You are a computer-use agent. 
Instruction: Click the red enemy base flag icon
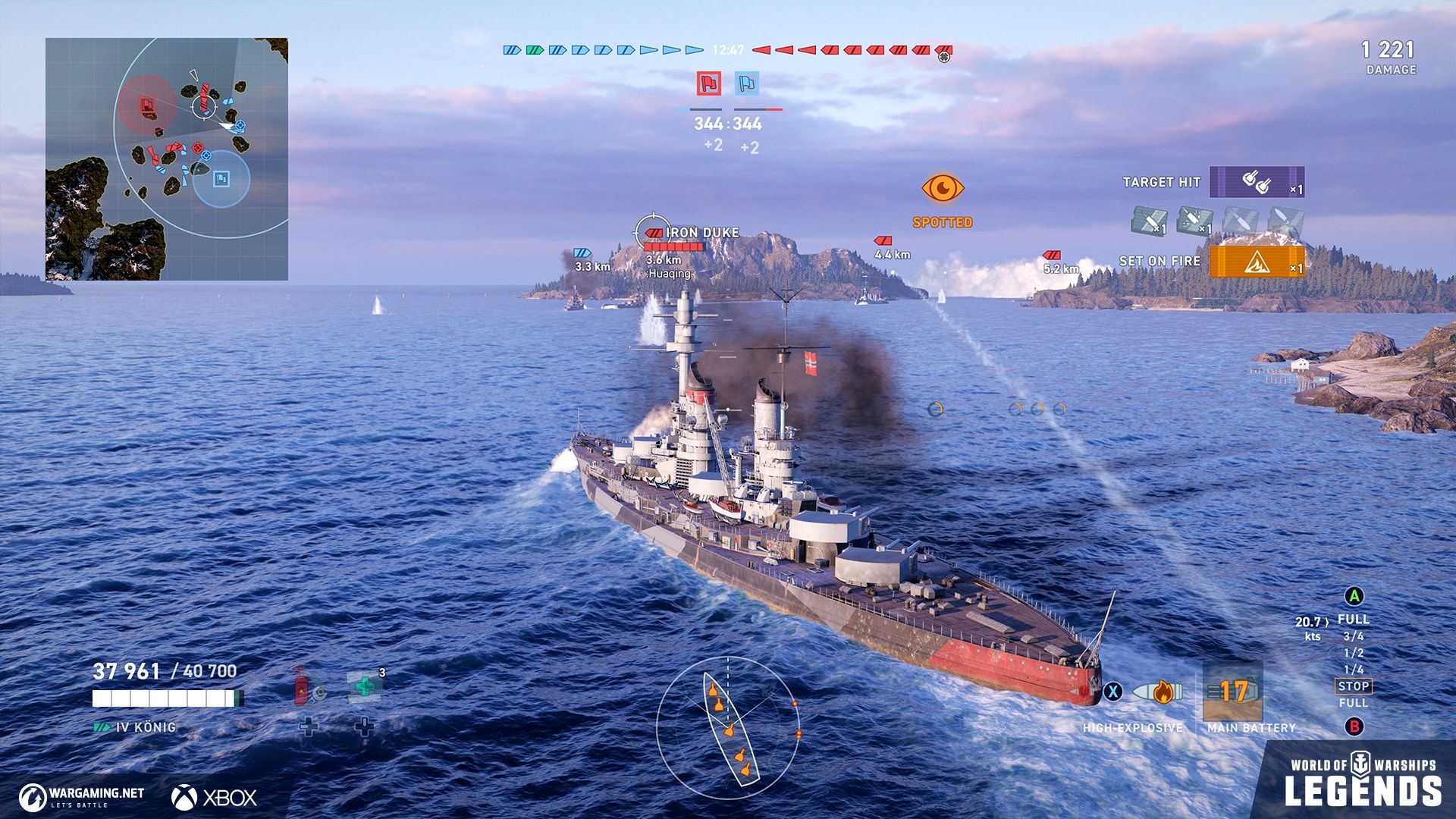[x=709, y=83]
